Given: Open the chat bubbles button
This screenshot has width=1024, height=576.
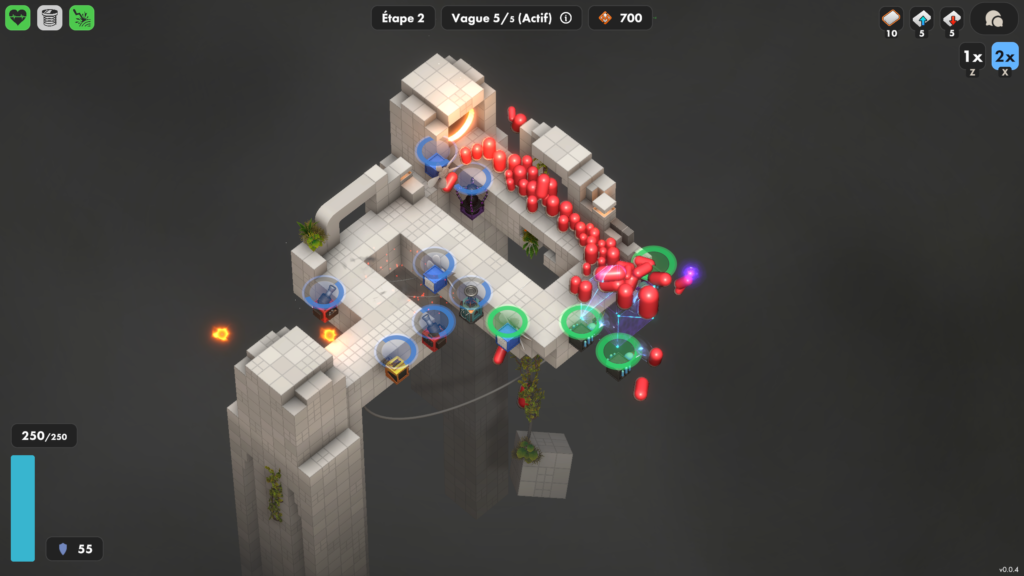Looking at the screenshot, I should pos(994,19).
